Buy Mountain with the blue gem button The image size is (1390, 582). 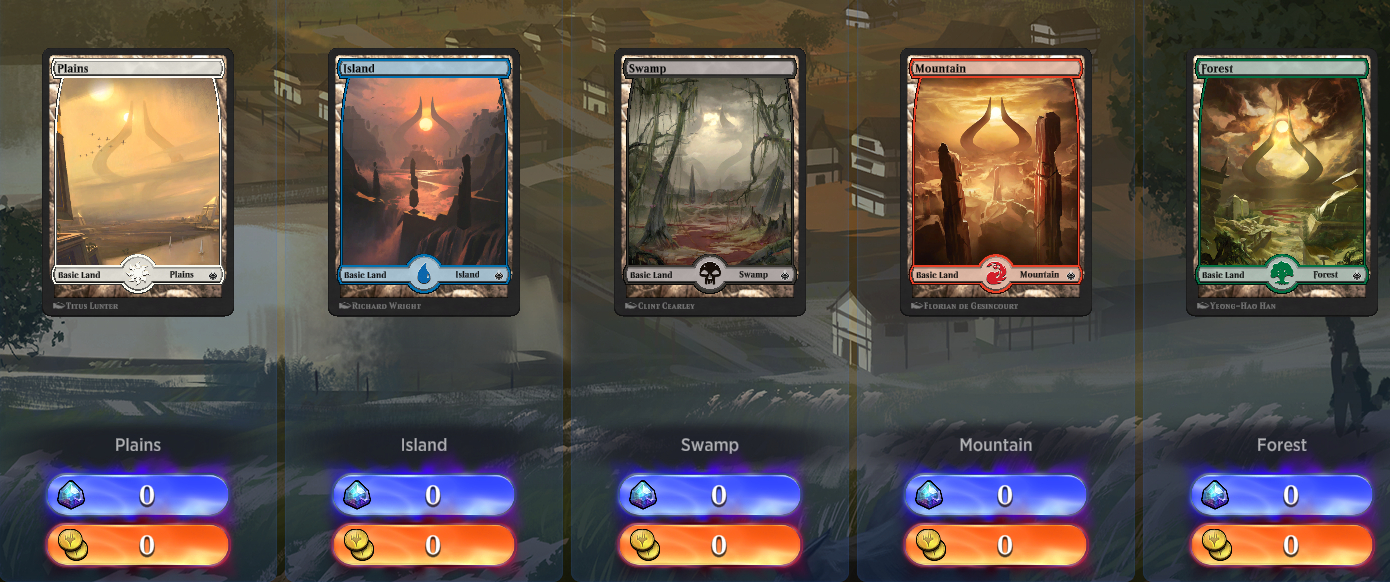pyautogui.click(x=996, y=495)
